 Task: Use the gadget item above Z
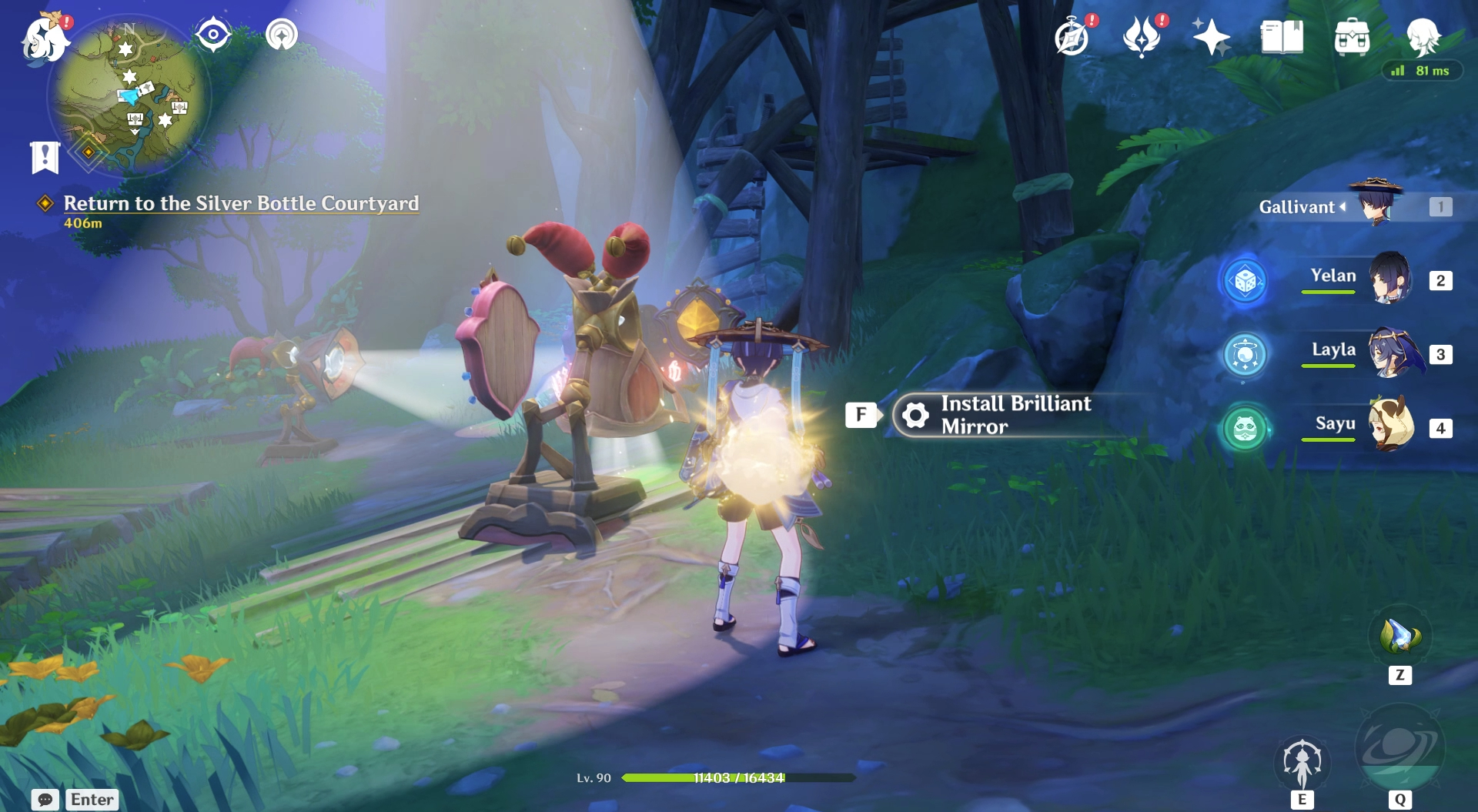point(1399,637)
